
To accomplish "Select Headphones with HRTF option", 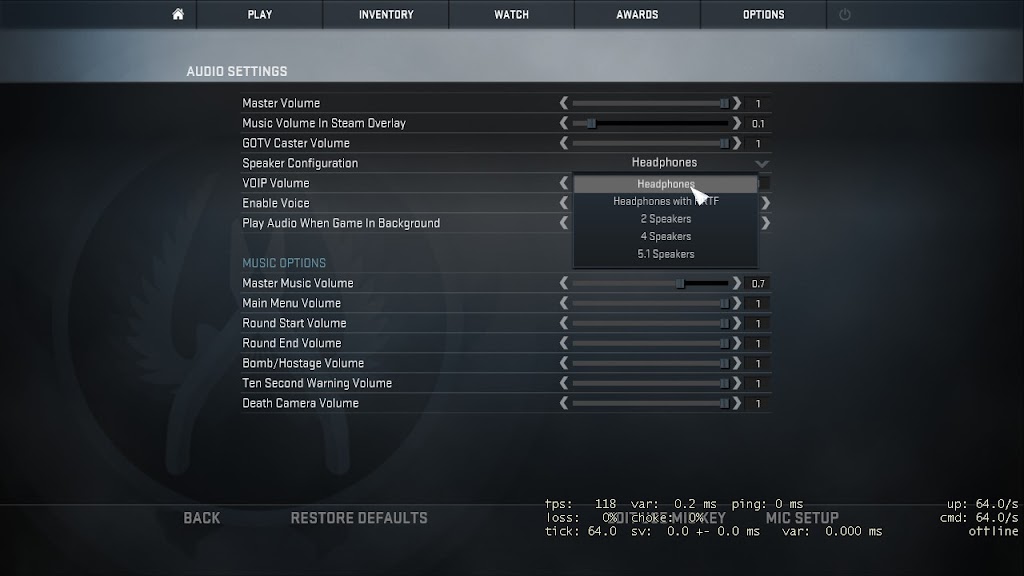I will (x=665, y=201).
